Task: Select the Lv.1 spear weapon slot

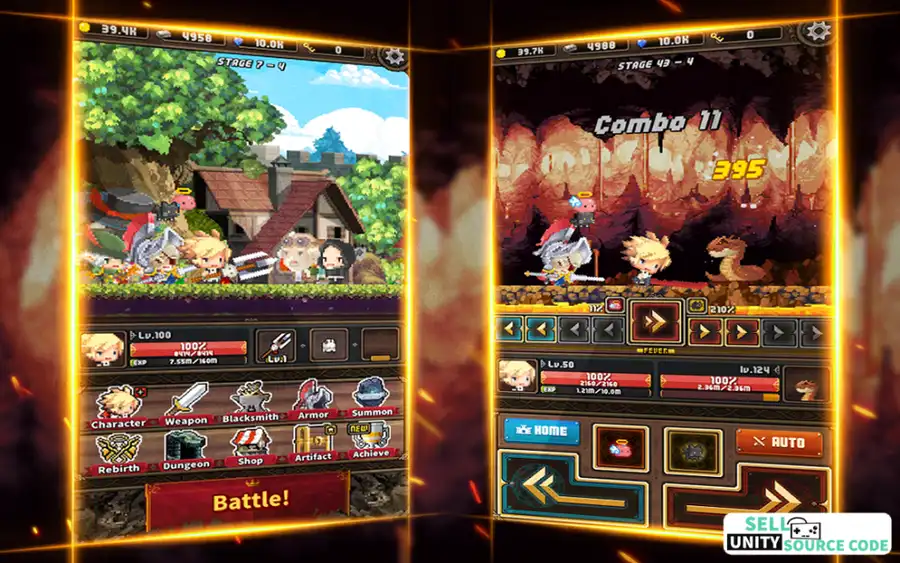Action: (x=276, y=346)
